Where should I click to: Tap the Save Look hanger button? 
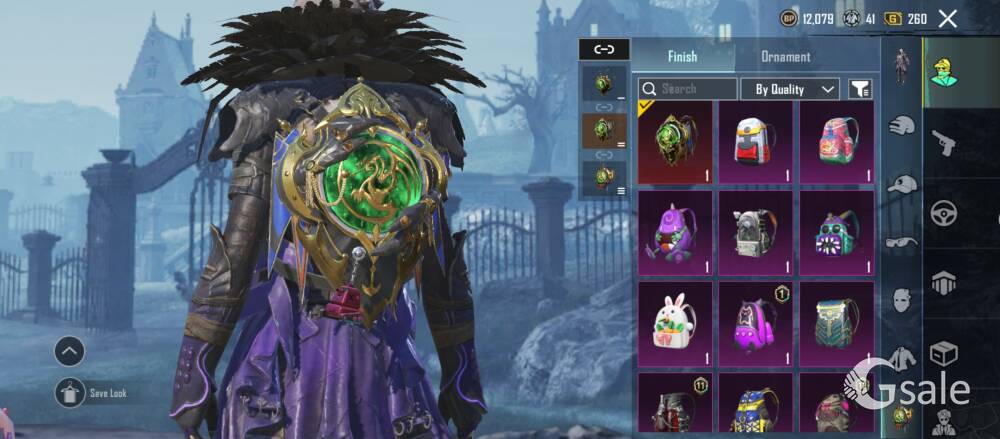tap(70, 392)
